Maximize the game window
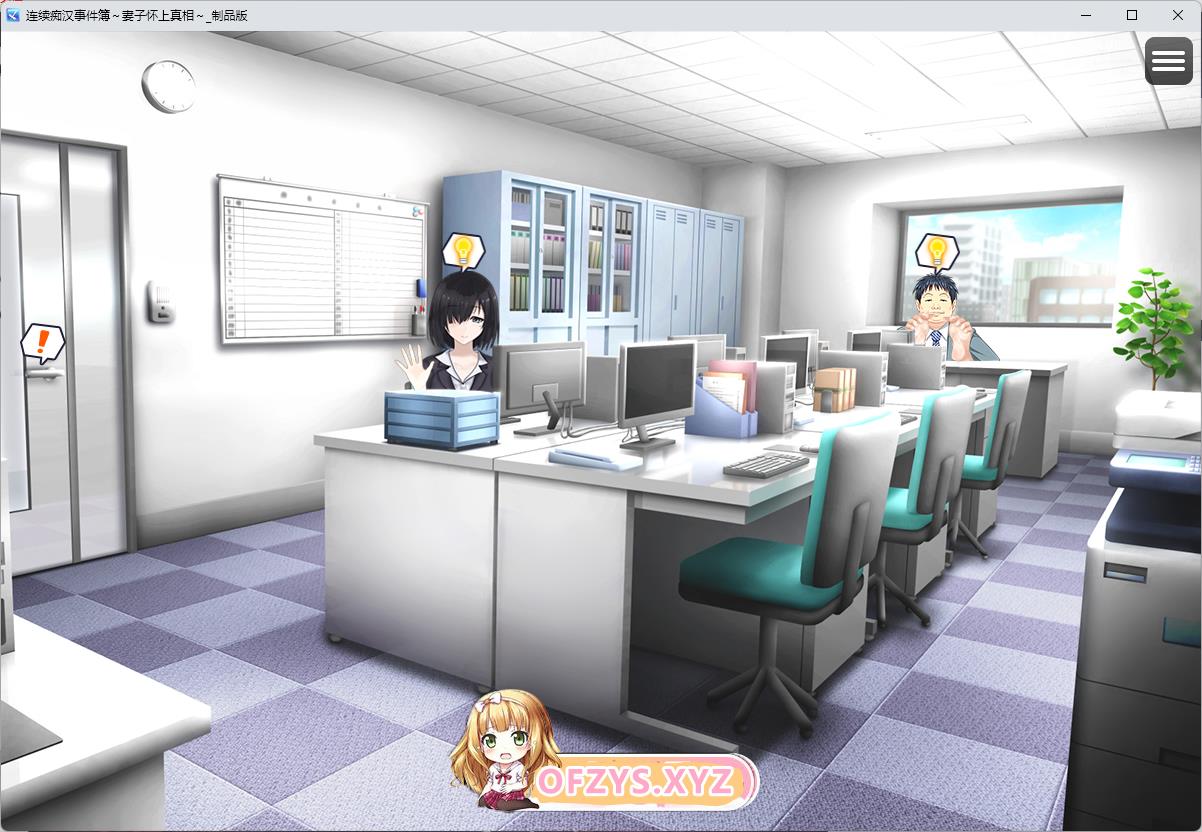Image resolution: width=1202 pixels, height=832 pixels. click(x=1132, y=15)
